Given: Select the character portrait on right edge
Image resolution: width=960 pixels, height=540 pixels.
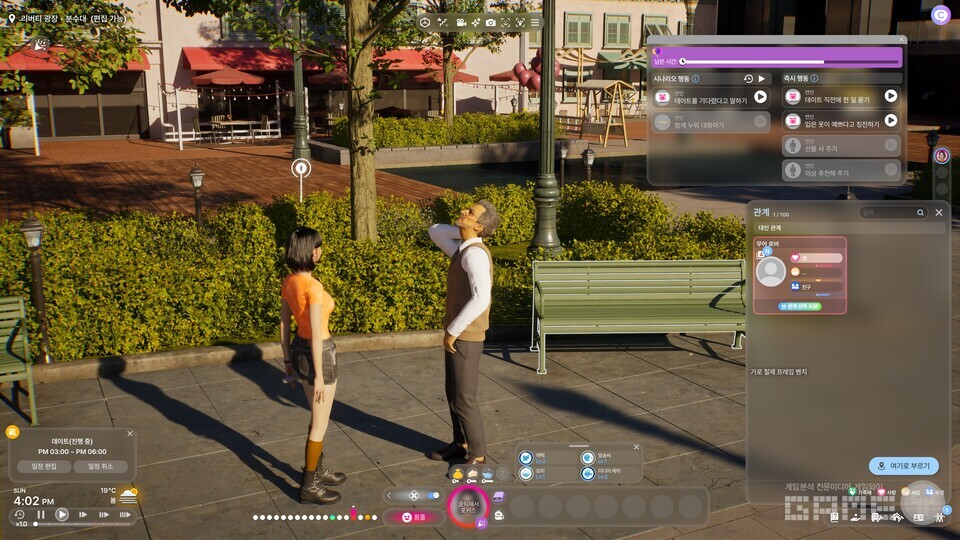Looking at the screenshot, I should pos(941,156).
